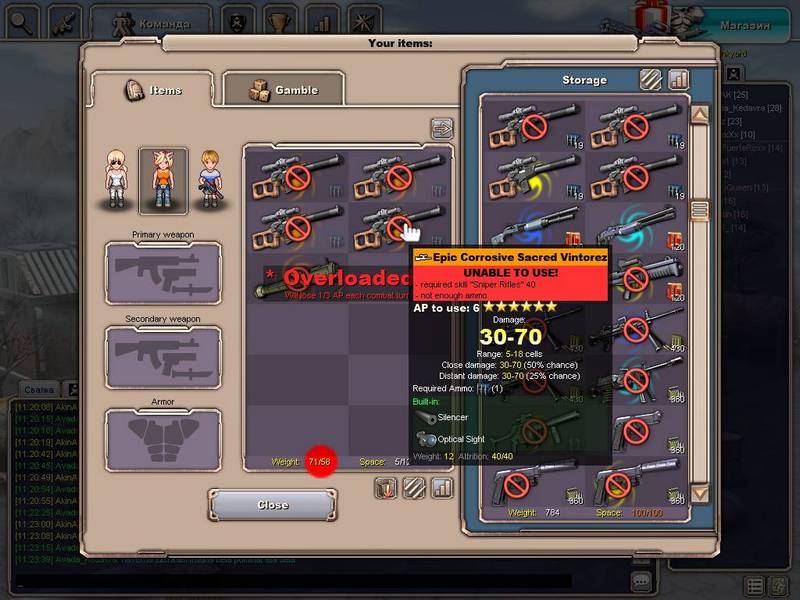The height and width of the screenshot is (600, 800).
Task: Click the striped sort icon in the Storage header
Action: [x=651, y=79]
